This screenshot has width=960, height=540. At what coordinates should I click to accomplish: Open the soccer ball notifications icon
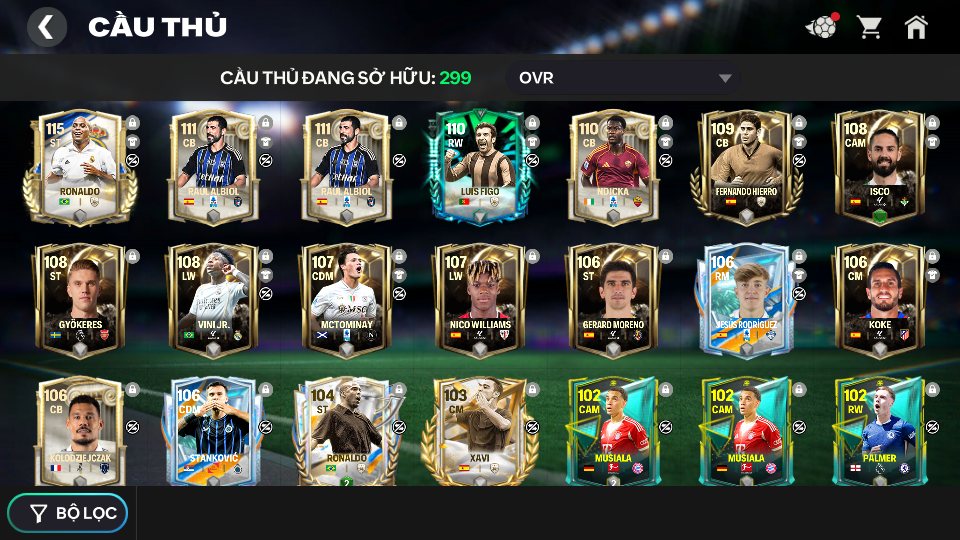821,27
